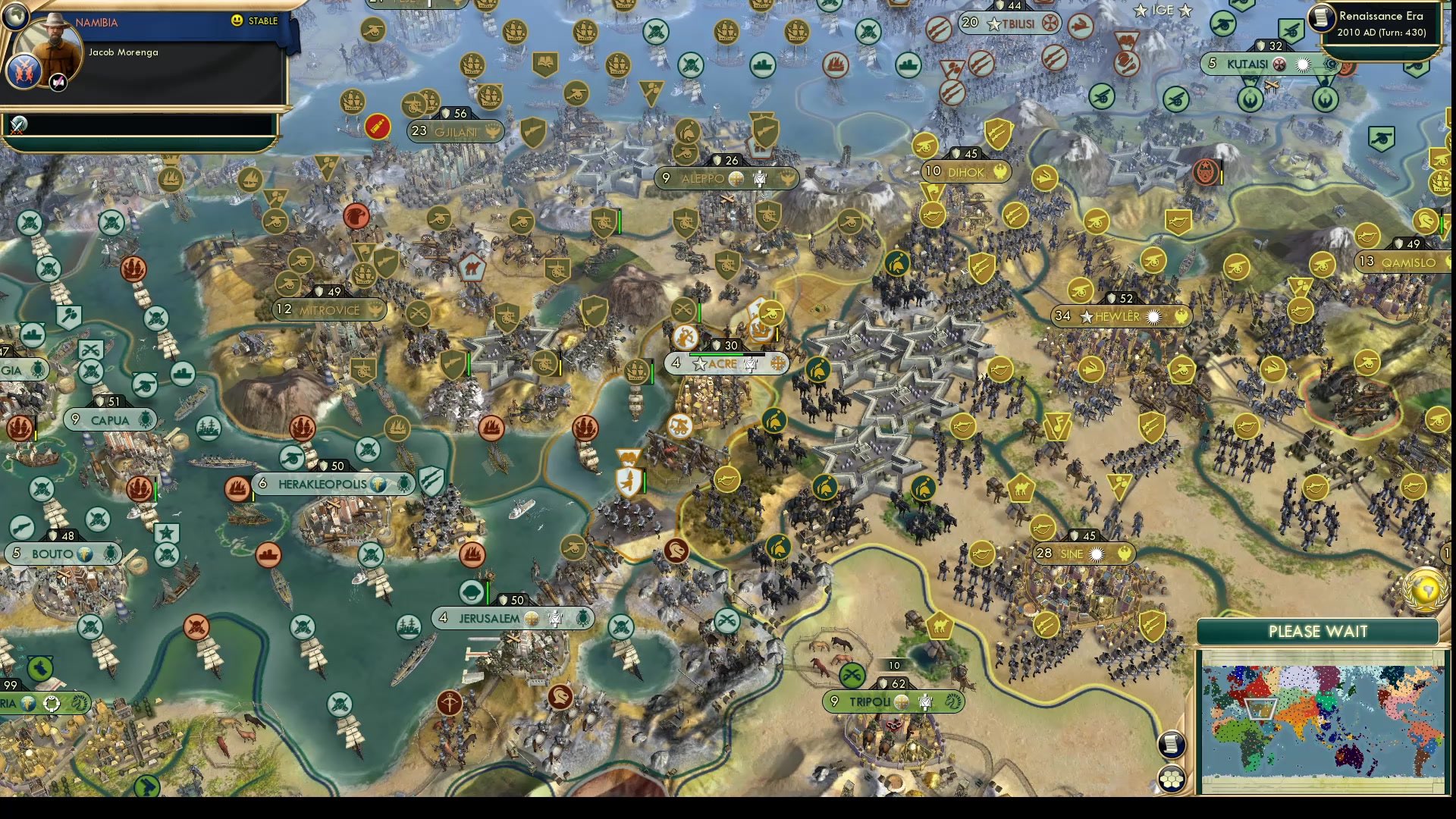Open the crossed-swords war notification icon

17,125
